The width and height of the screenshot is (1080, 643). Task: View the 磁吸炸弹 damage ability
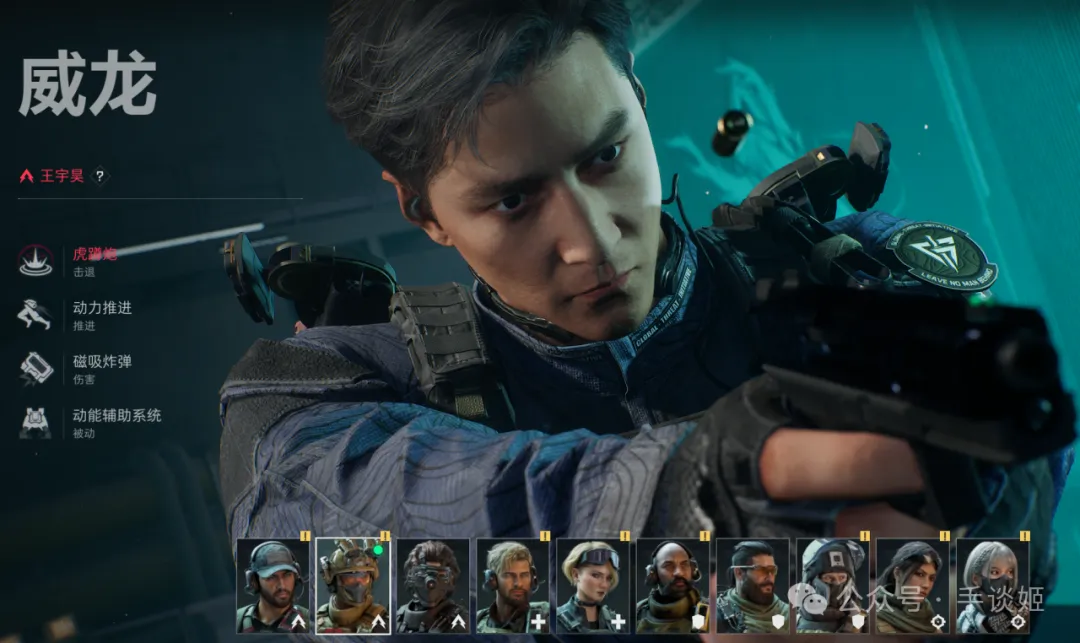(x=101, y=361)
